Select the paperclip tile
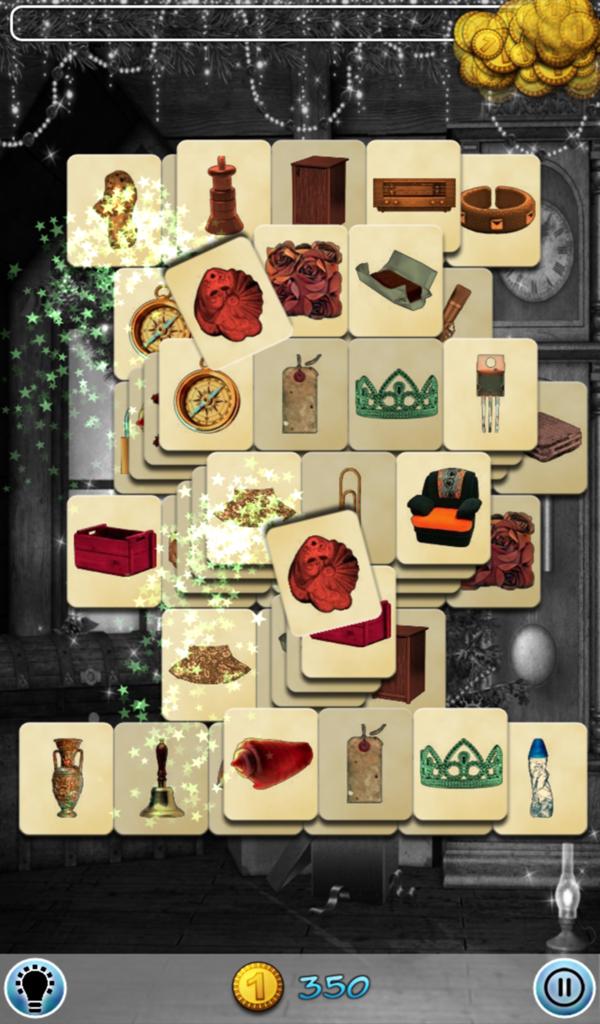 349,488
